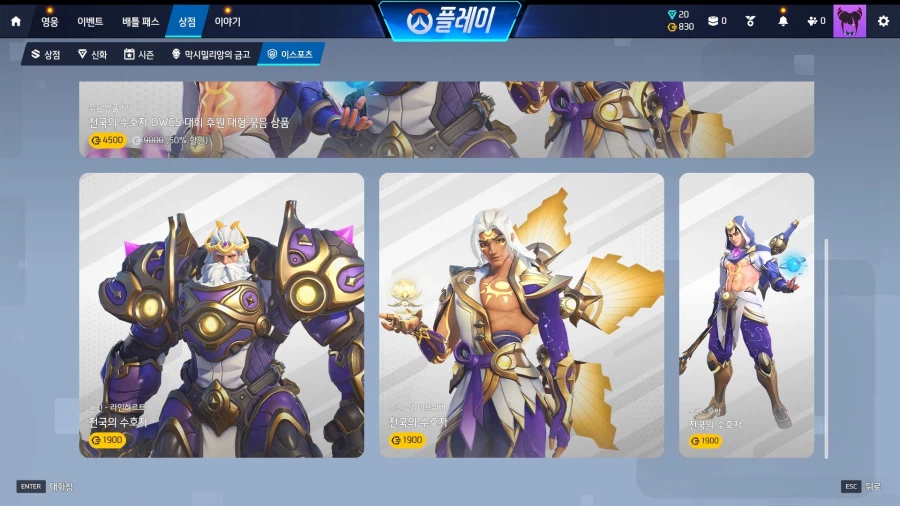Image resolution: width=900 pixels, height=506 pixels.
Task: View the Reinhardt 천국의 수호자 skin card
Action: [x=221, y=315]
